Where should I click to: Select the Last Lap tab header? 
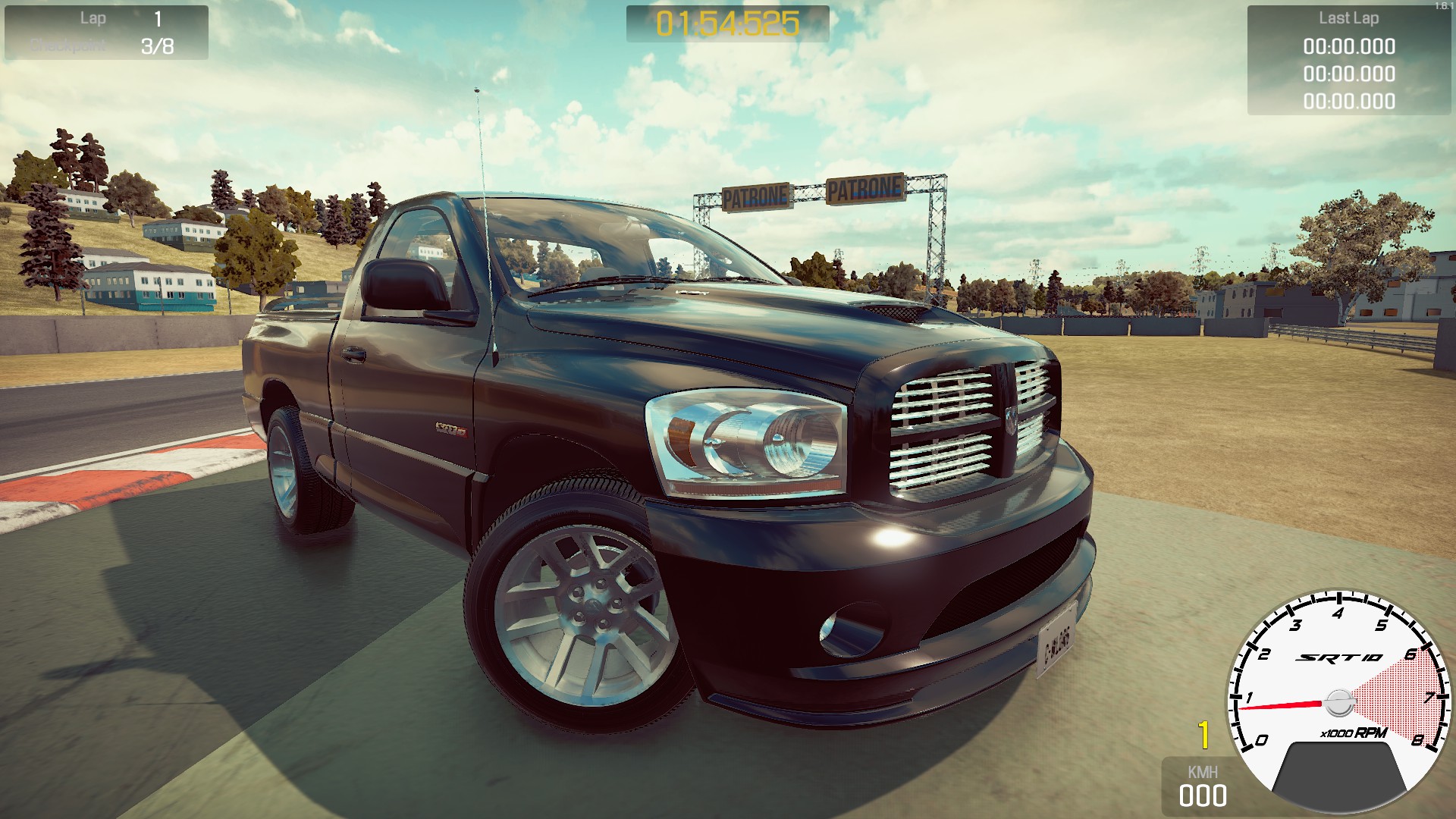tap(1350, 19)
